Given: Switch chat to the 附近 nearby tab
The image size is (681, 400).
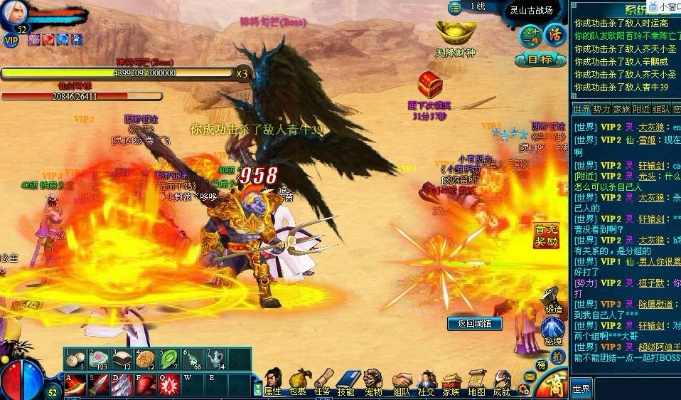Looking at the screenshot, I should 642,108.
